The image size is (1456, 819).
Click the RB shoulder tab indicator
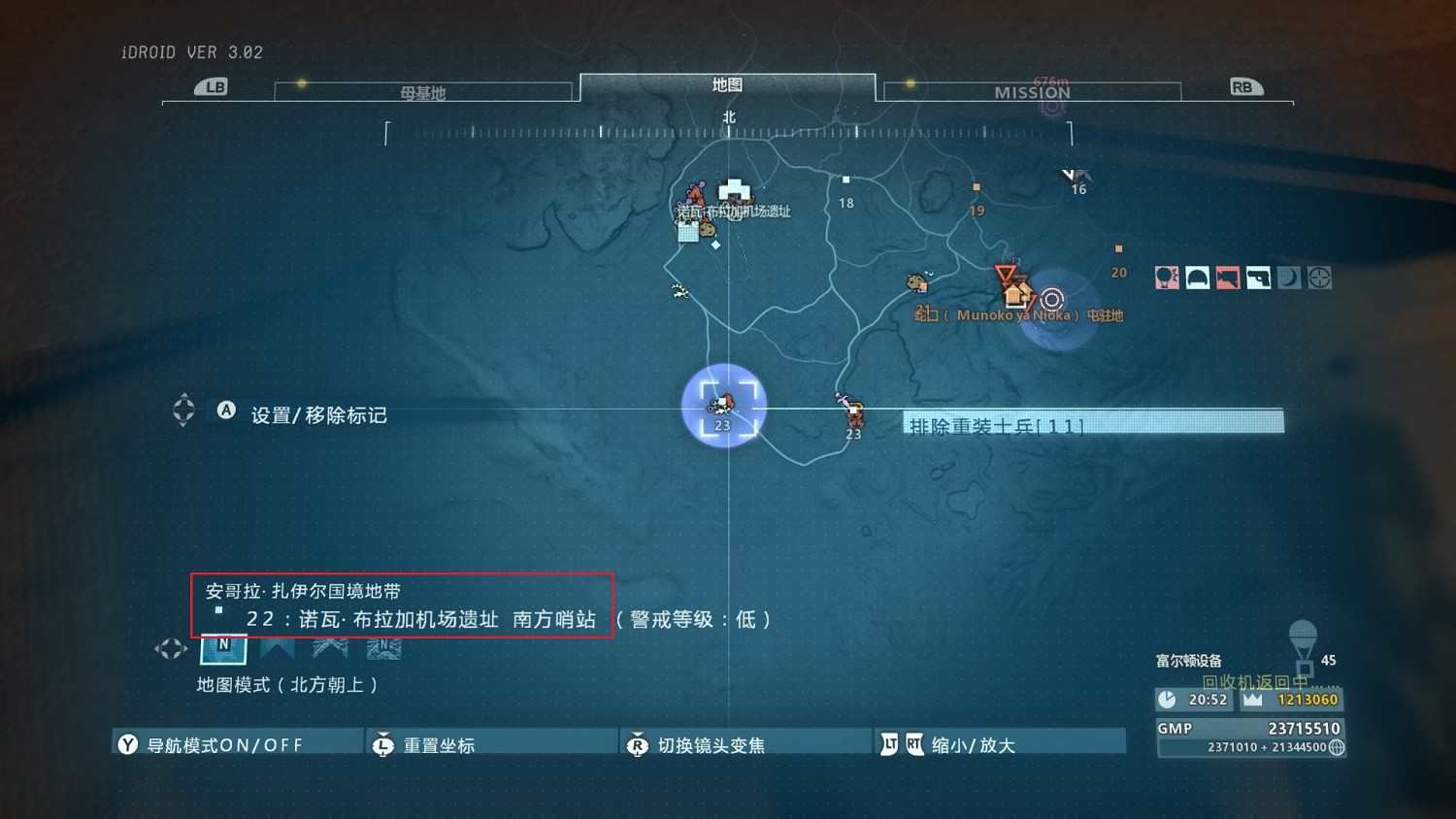click(x=1243, y=85)
